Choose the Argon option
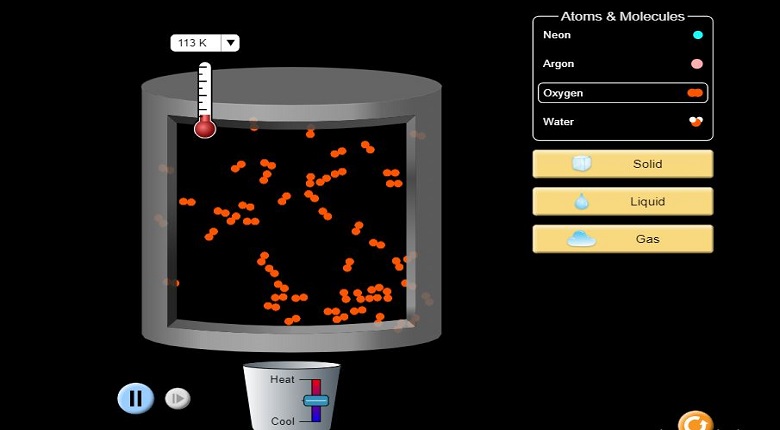Viewport: 780px width, 430px height. pos(622,64)
